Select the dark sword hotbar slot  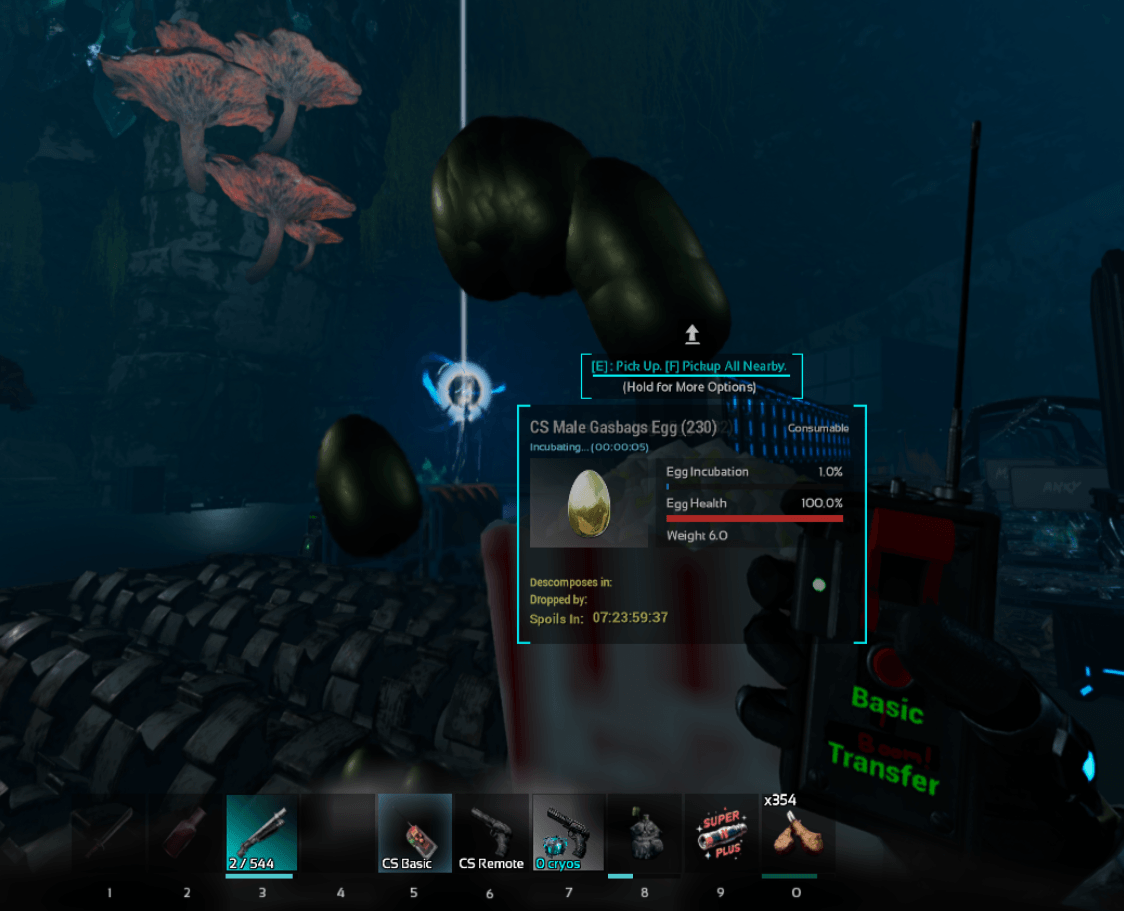[109, 832]
